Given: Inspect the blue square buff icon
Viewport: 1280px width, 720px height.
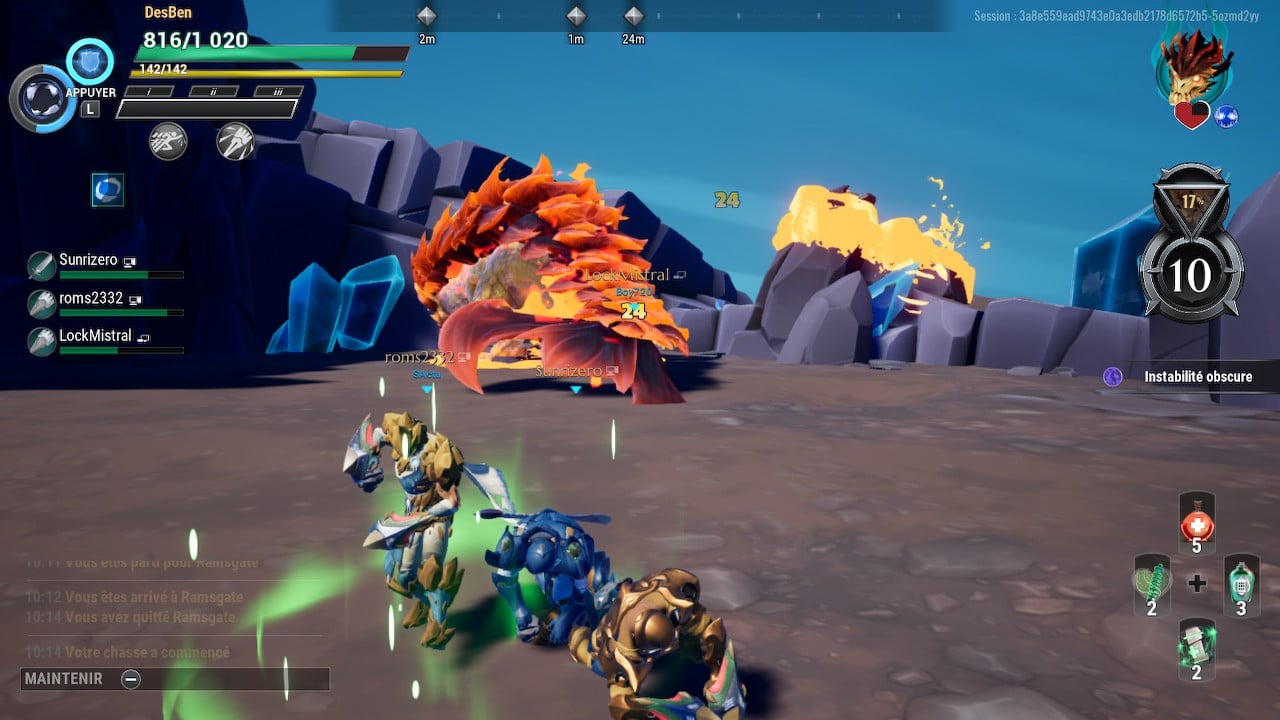Looking at the screenshot, I should 108,189.
